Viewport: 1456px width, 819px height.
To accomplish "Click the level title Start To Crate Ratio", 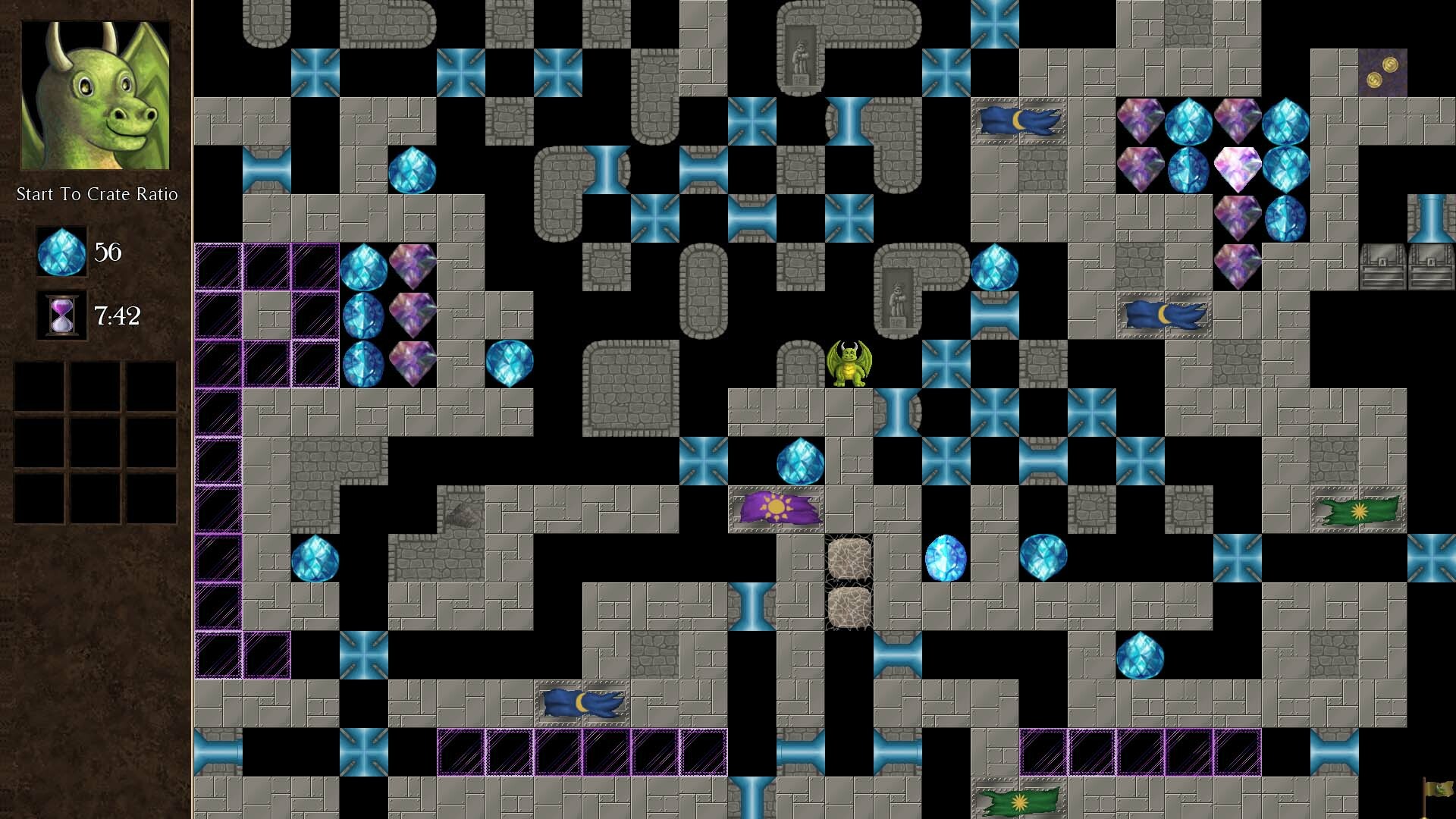I will coord(97,194).
